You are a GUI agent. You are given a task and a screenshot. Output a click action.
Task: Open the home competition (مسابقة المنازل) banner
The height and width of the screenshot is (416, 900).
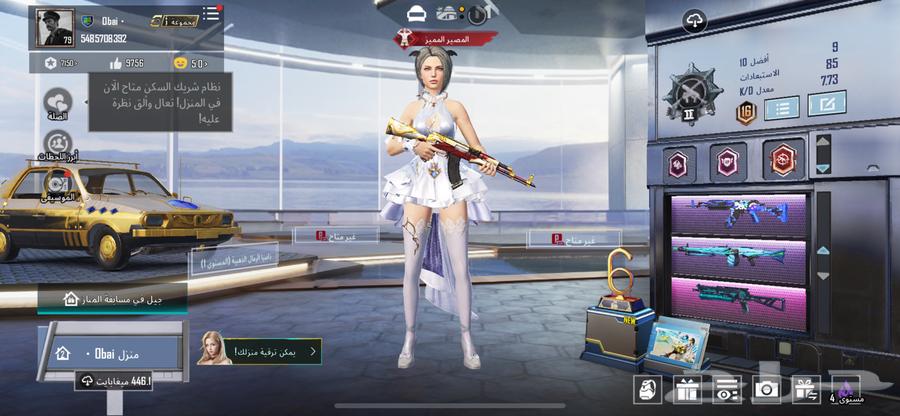pyautogui.click(x=112, y=298)
